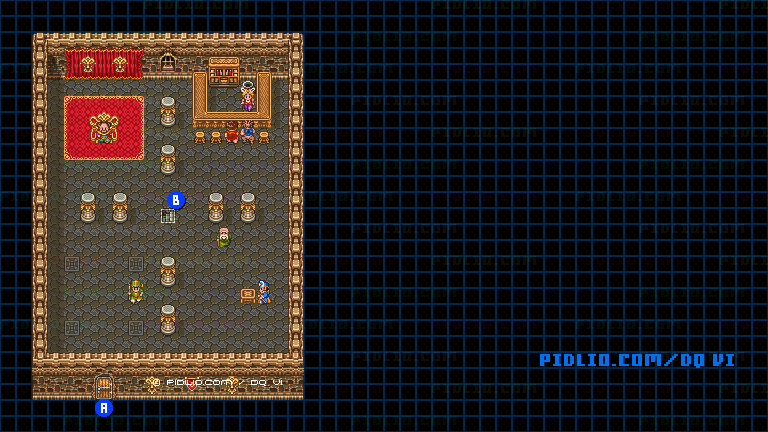The width and height of the screenshot is (768, 432).
Task: Select the blue map marker labeled A
Action: [x=104, y=407]
